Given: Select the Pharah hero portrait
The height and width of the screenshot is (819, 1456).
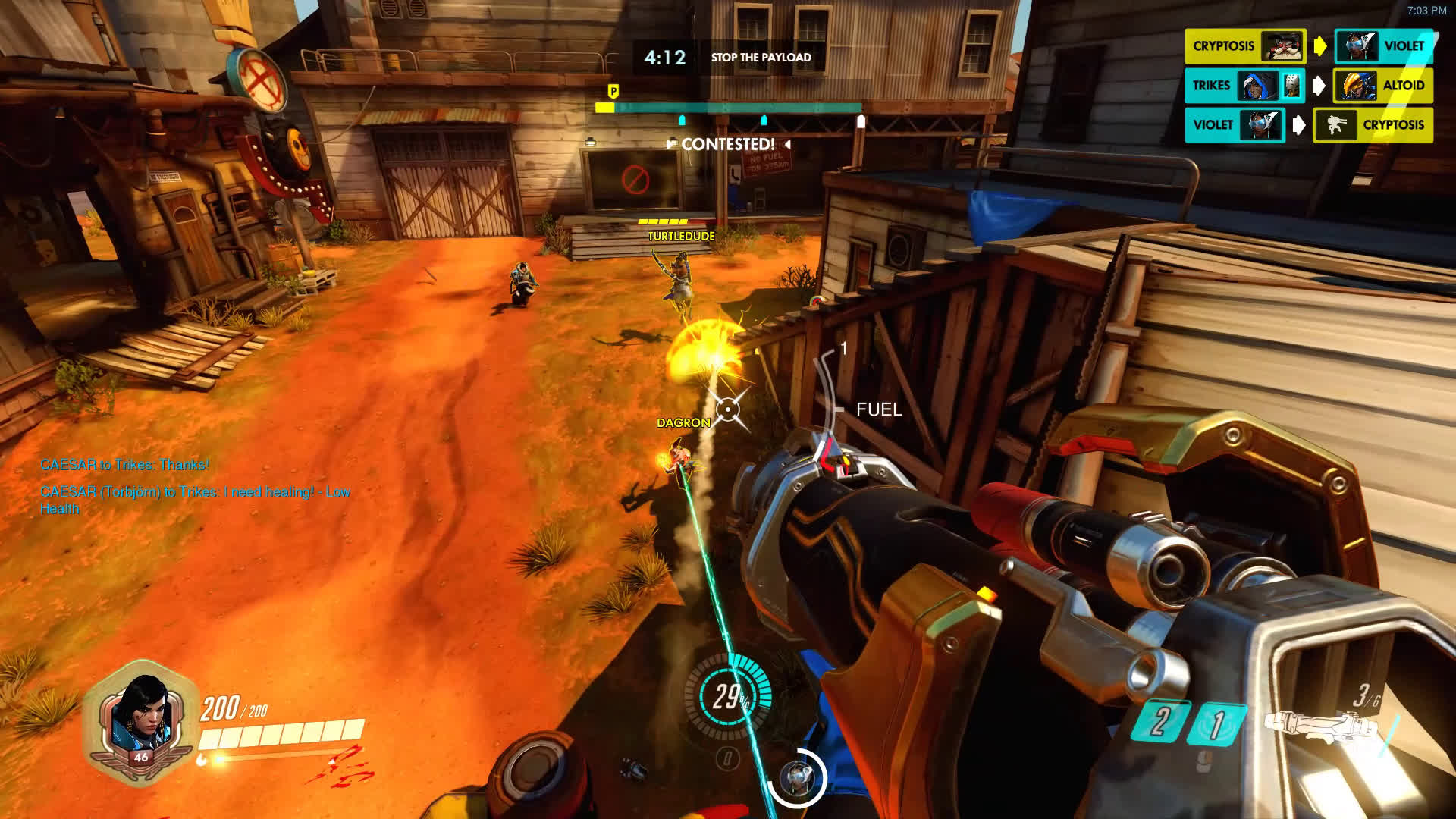Looking at the screenshot, I should click(141, 717).
